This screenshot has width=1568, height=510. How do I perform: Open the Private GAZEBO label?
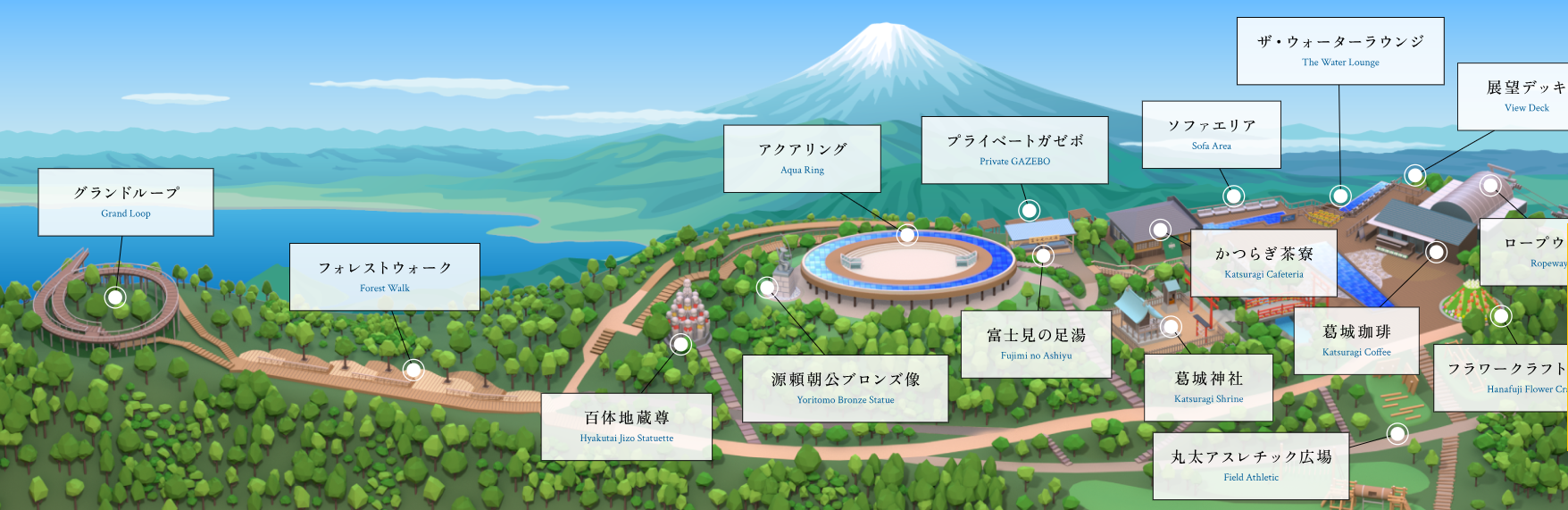pyautogui.click(x=1014, y=150)
